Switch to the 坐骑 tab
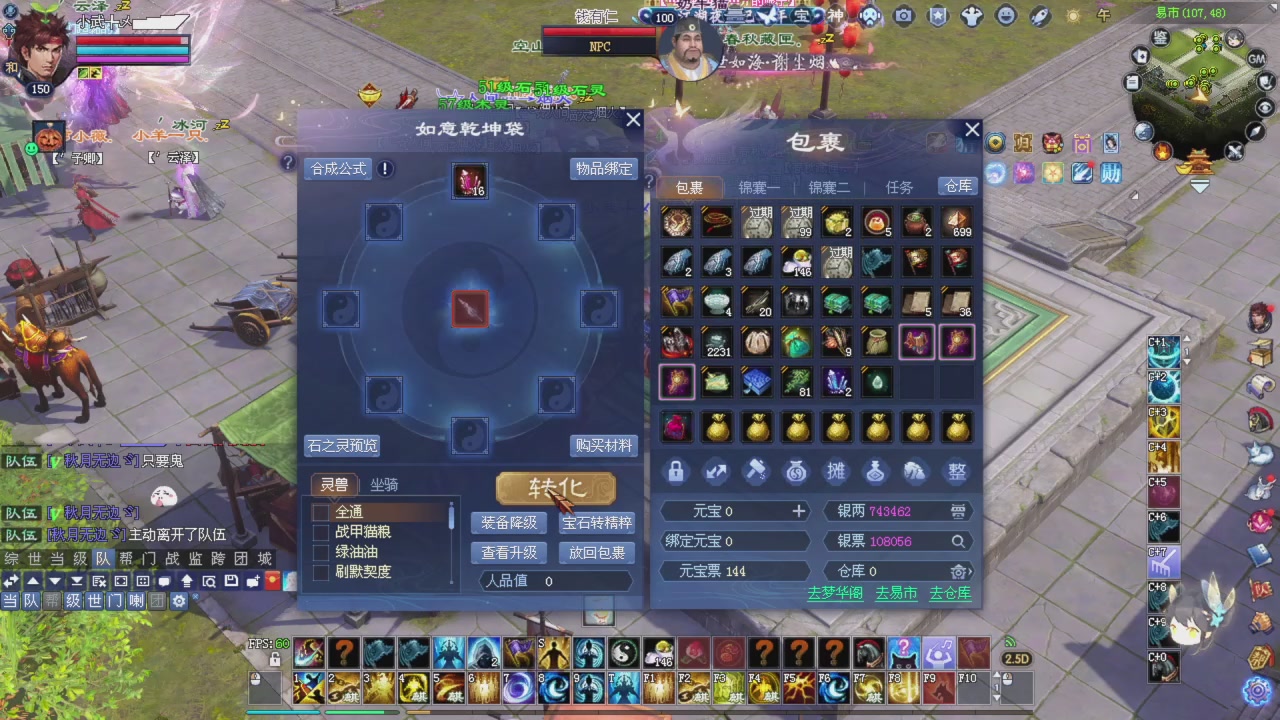1280x720 pixels. (x=384, y=485)
